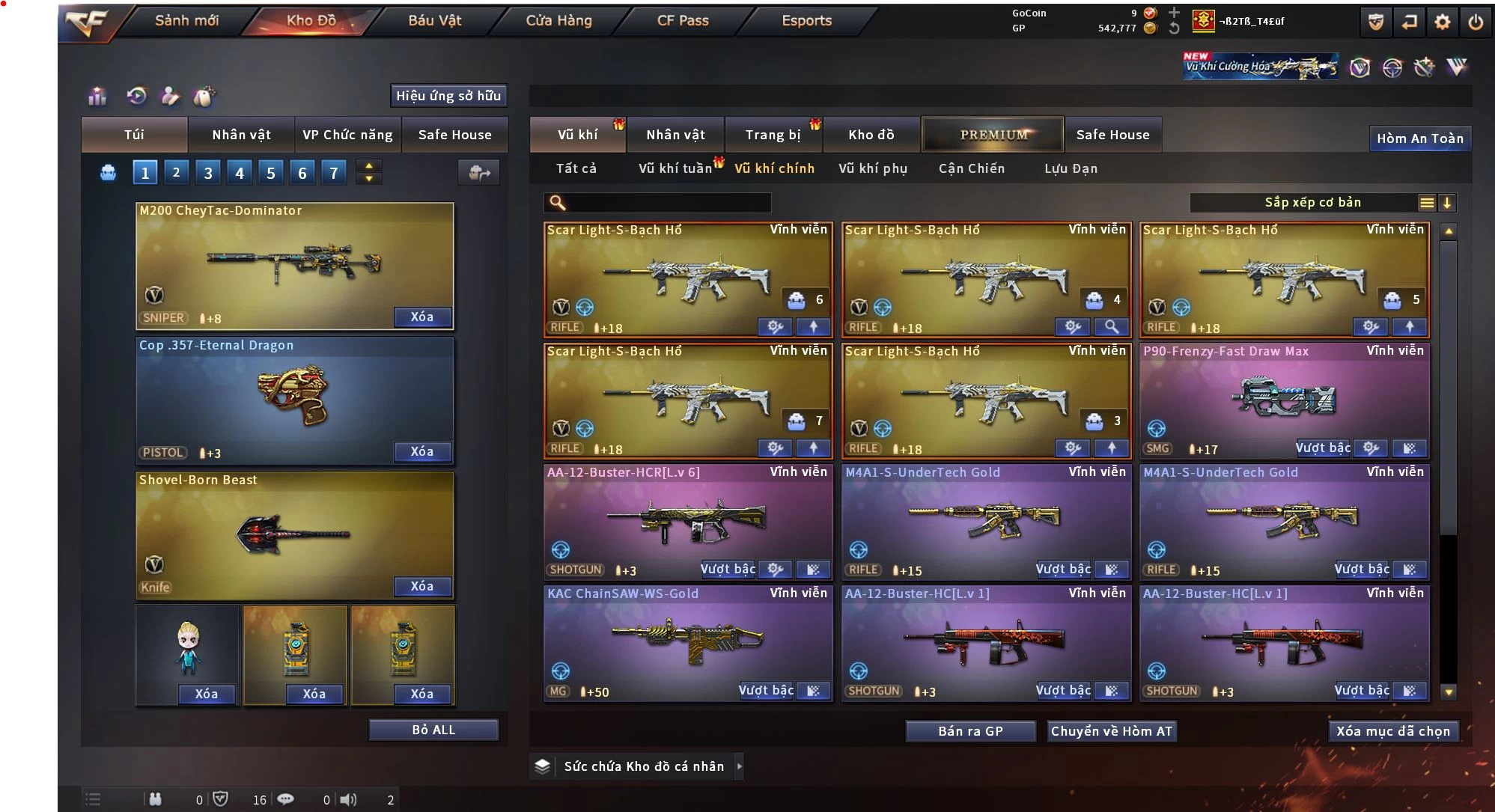Open the VP Chức năng tab
The image size is (1495, 812).
347,135
